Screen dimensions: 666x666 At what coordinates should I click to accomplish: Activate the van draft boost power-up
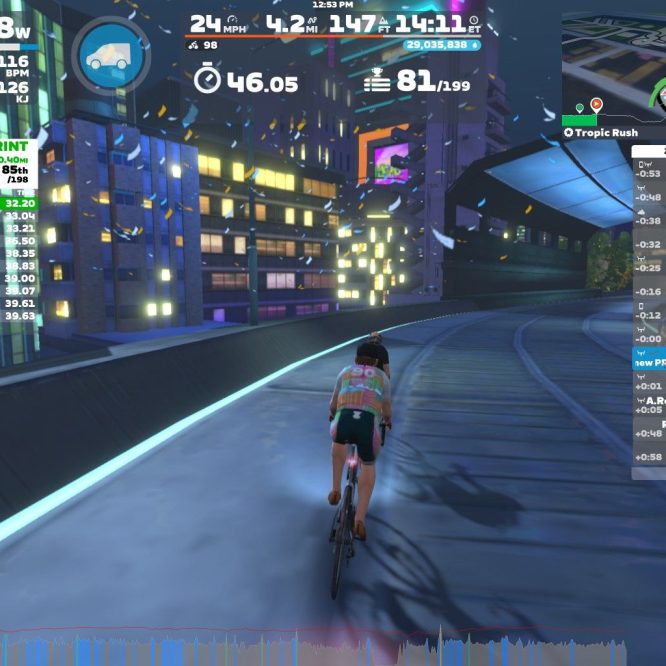tap(110, 55)
